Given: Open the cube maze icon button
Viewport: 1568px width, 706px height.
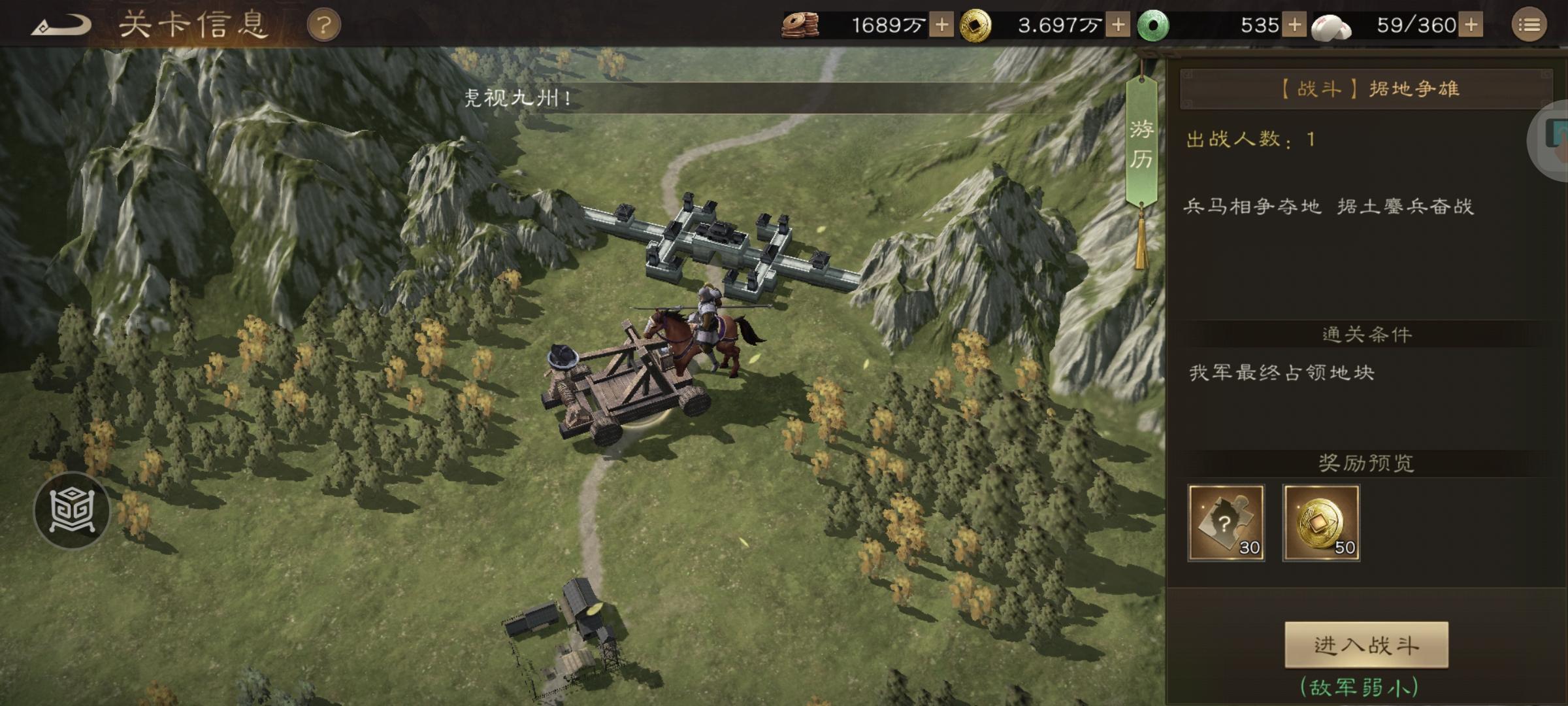Looking at the screenshot, I should pyautogui.click(x=72, y=510).
